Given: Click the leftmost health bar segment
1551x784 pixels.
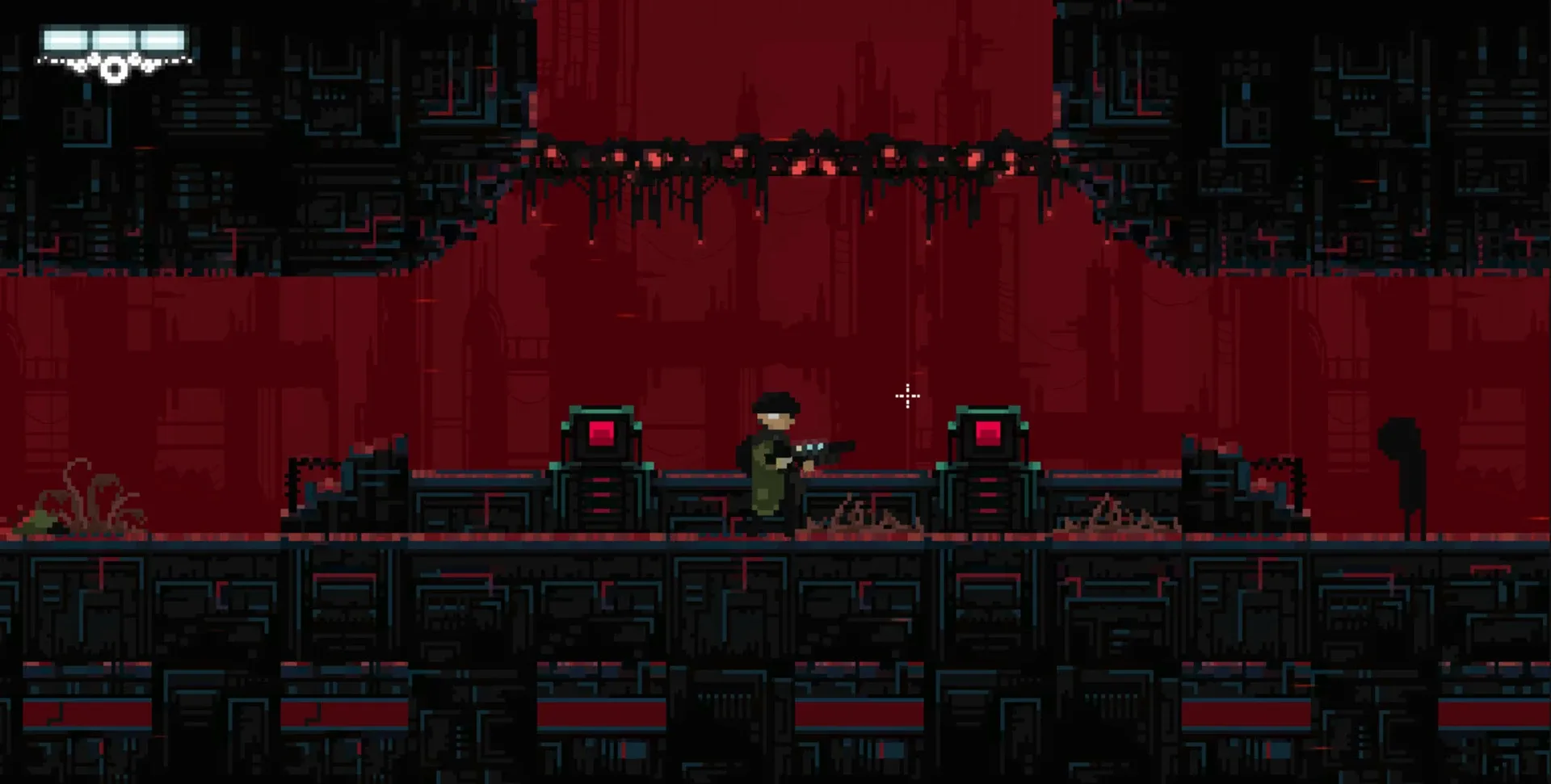Looking at the screenshot, I should [x=66, y=40].
